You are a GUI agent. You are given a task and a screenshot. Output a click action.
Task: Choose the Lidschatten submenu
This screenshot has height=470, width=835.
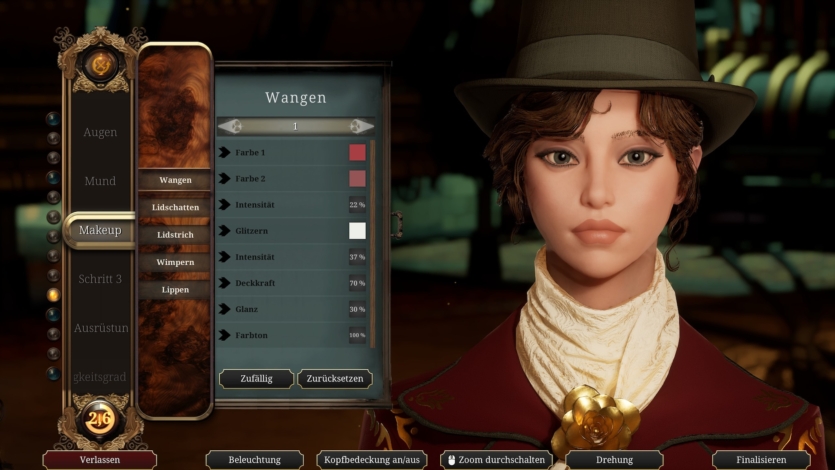coord(175,207)
